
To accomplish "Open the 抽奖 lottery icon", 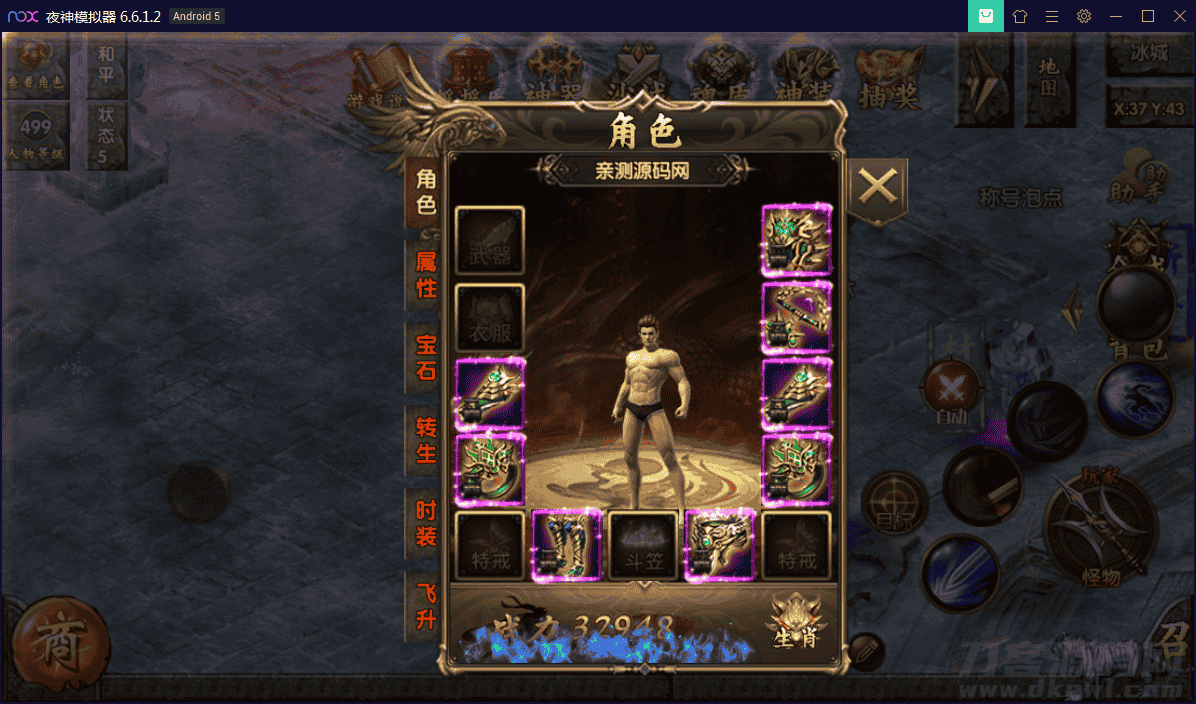I will pos(888,80).
